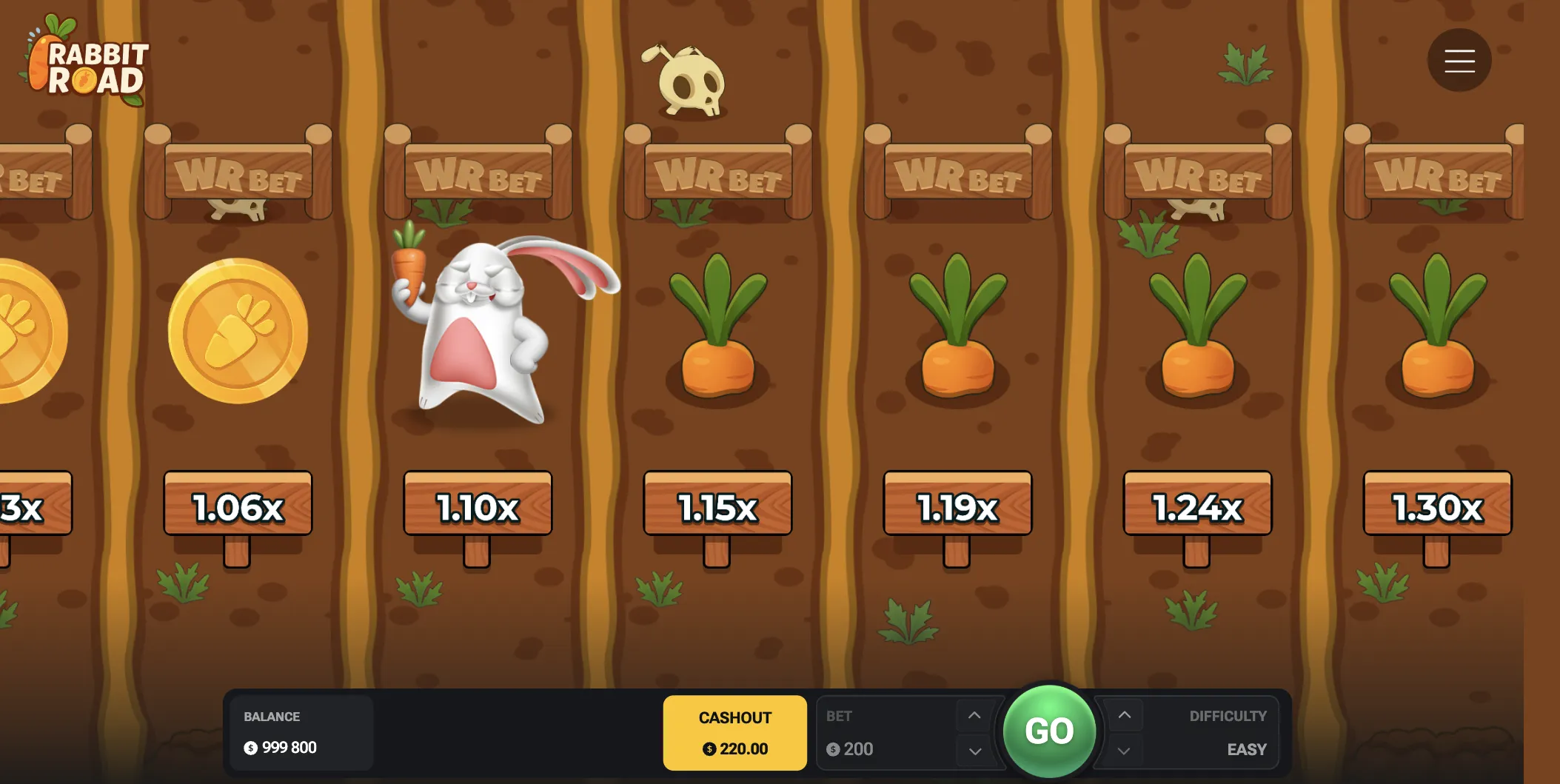The image size is (1560, 784).
Task: Open the hamburger menu
Action: (1458, 60)
